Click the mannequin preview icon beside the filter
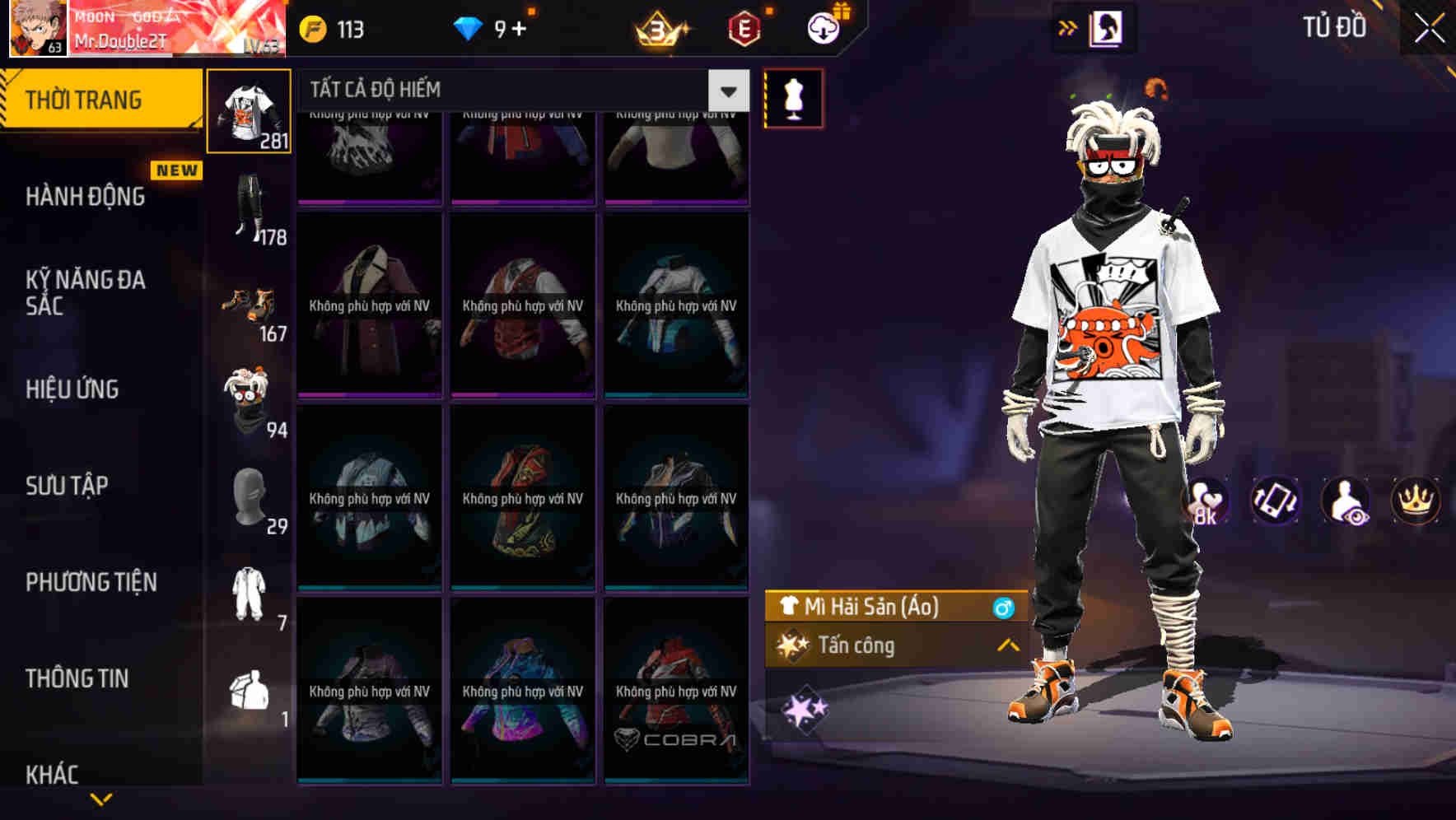Viewport: 1456px width, 820px height. [793, 97]
